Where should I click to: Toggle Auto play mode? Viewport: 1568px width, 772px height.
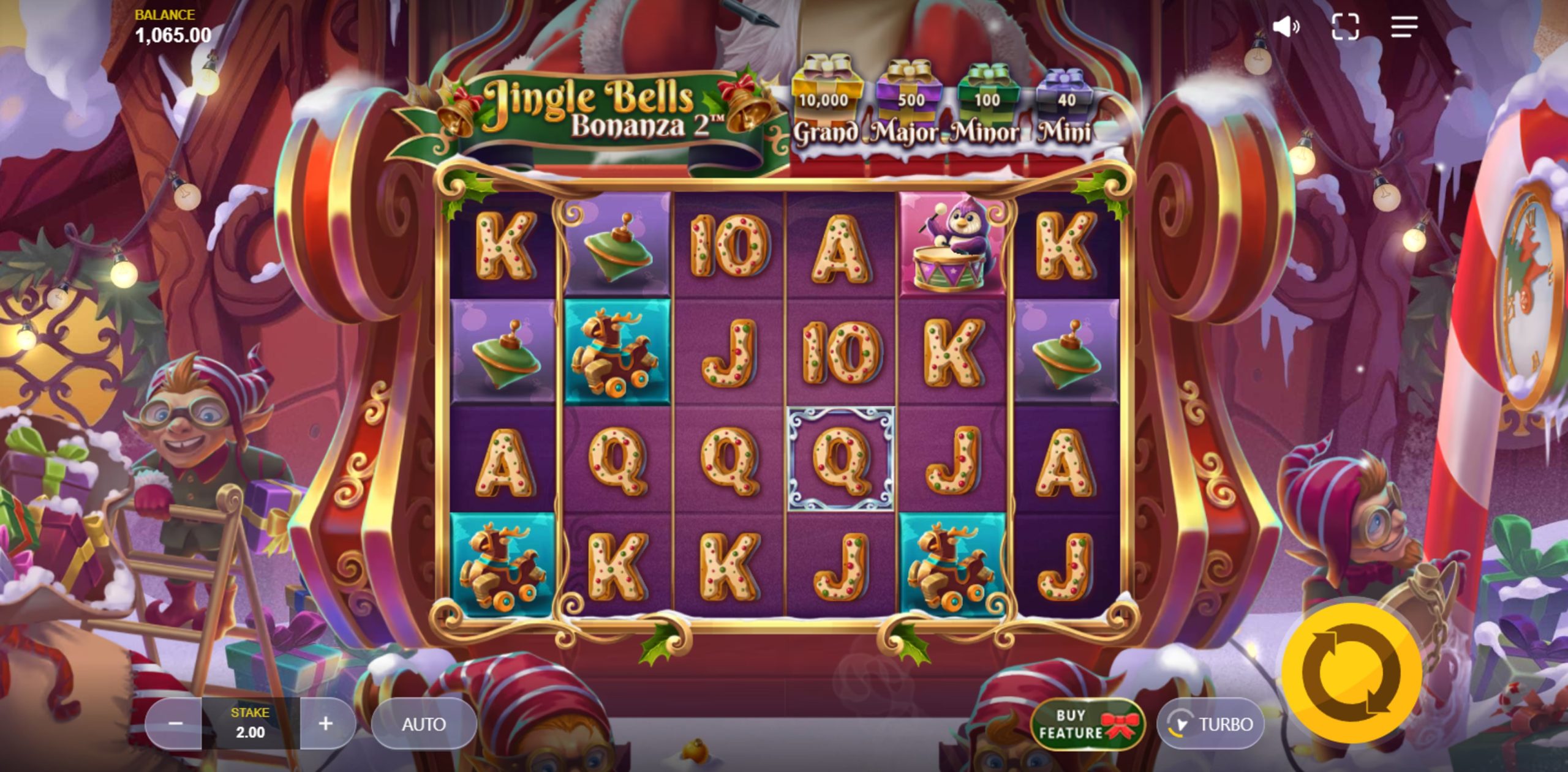pyautogui.click(x=423, y=724)
